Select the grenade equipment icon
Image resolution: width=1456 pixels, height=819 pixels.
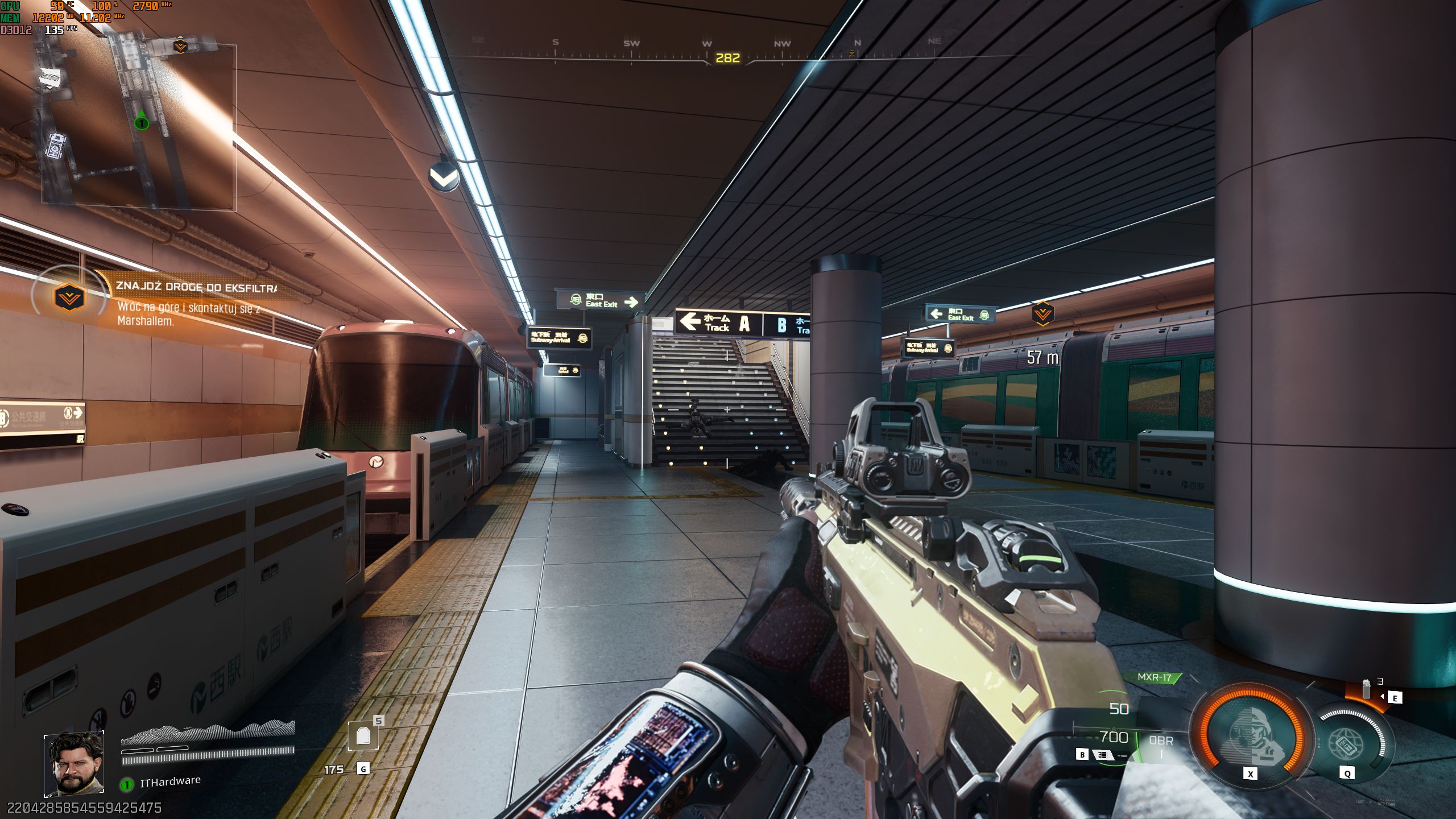[1366, 689]
